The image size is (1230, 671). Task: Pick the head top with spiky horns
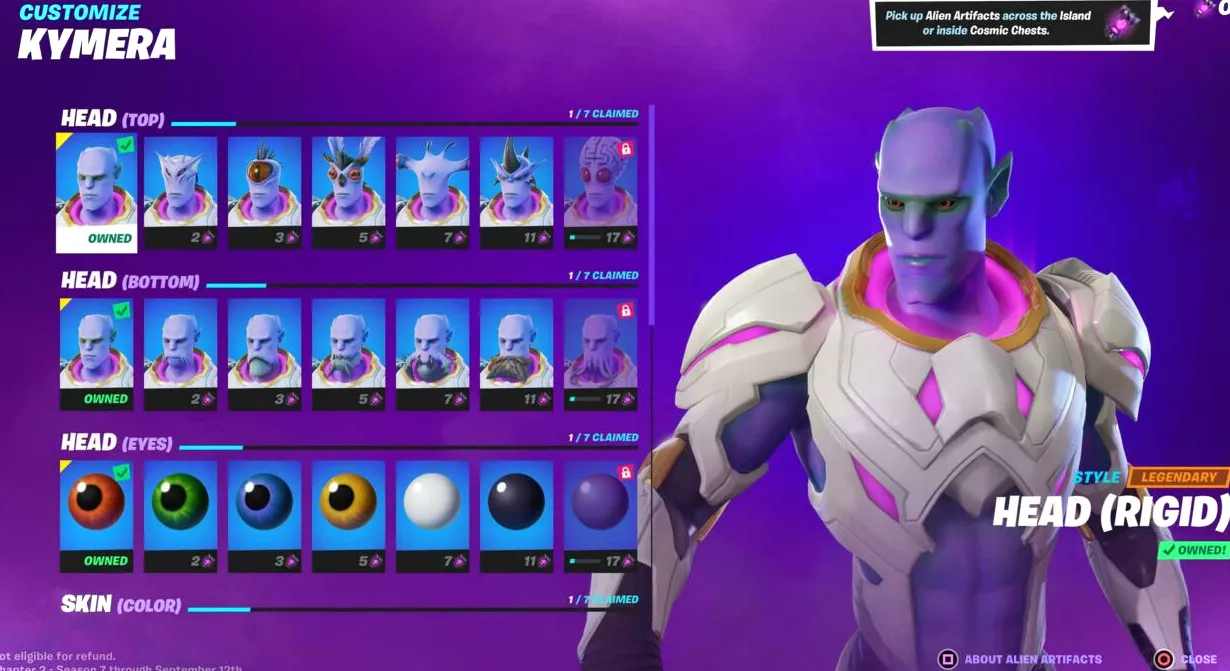[x=516, y=191]
